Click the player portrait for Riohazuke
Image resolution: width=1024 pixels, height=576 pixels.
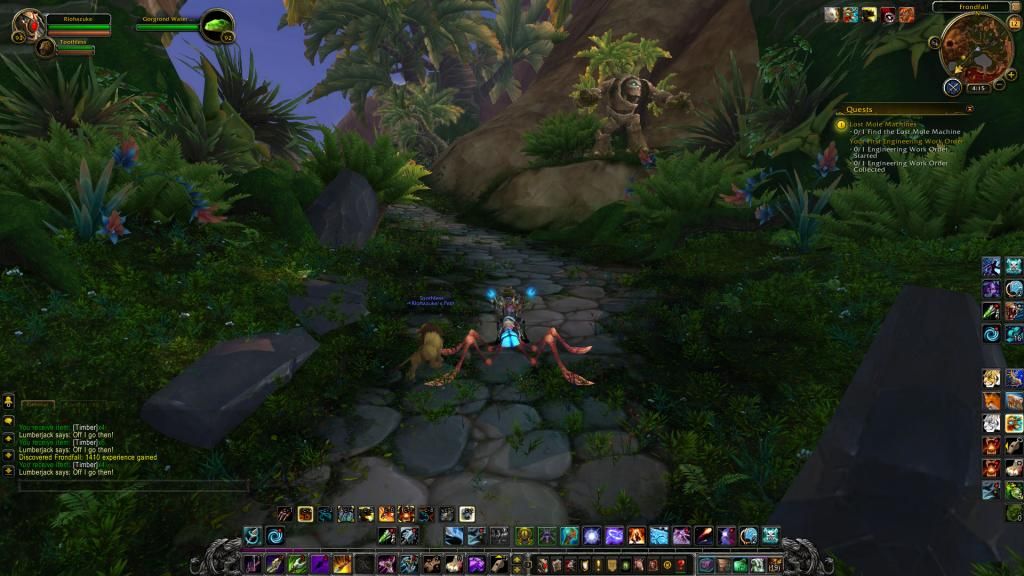tap(29, 25)
